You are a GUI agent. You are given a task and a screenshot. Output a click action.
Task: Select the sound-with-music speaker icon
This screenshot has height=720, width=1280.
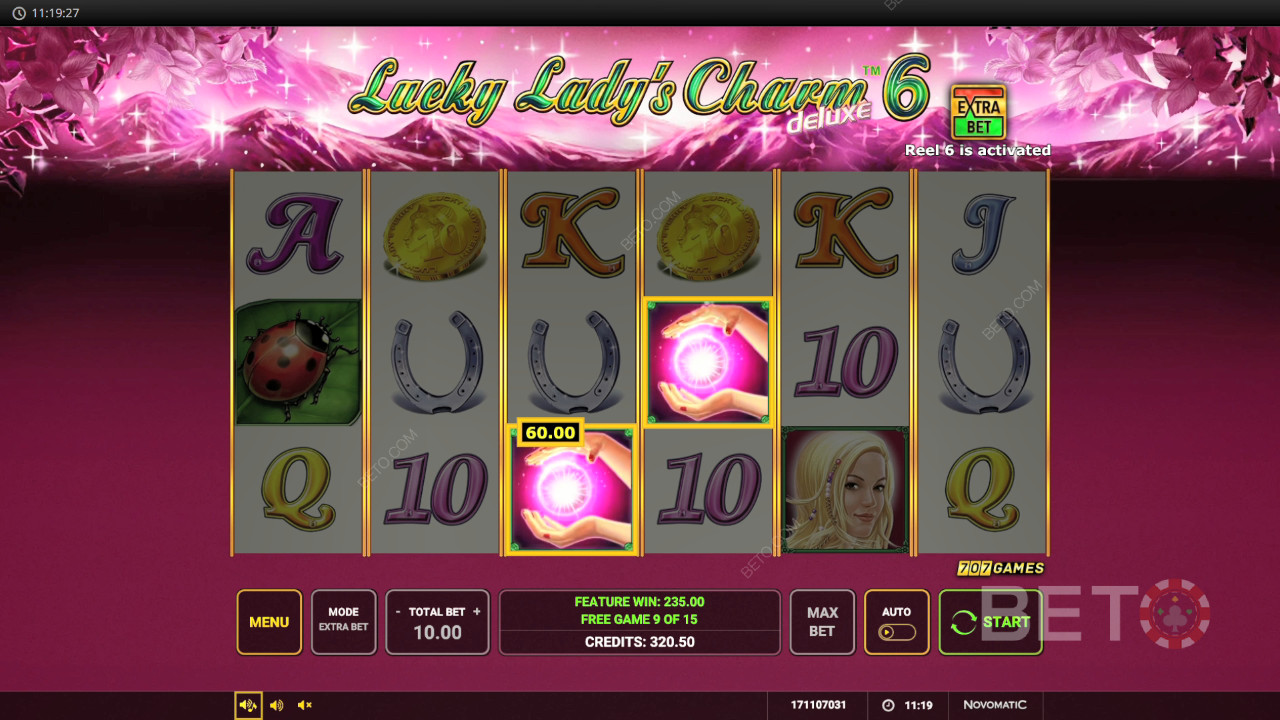[248, 705]
